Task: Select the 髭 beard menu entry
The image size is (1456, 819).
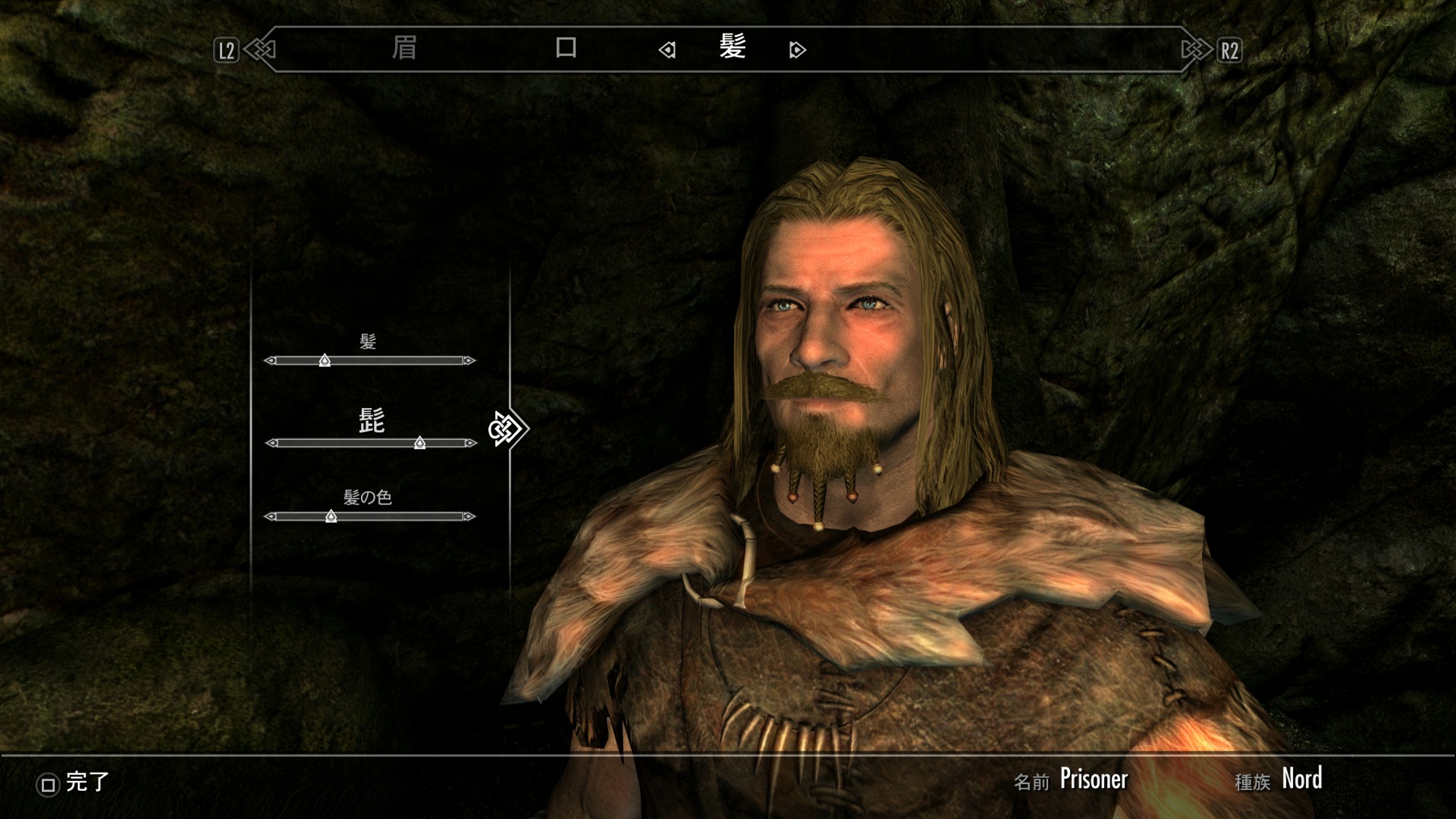Action: pyautogui.click(x=371, y=421)
